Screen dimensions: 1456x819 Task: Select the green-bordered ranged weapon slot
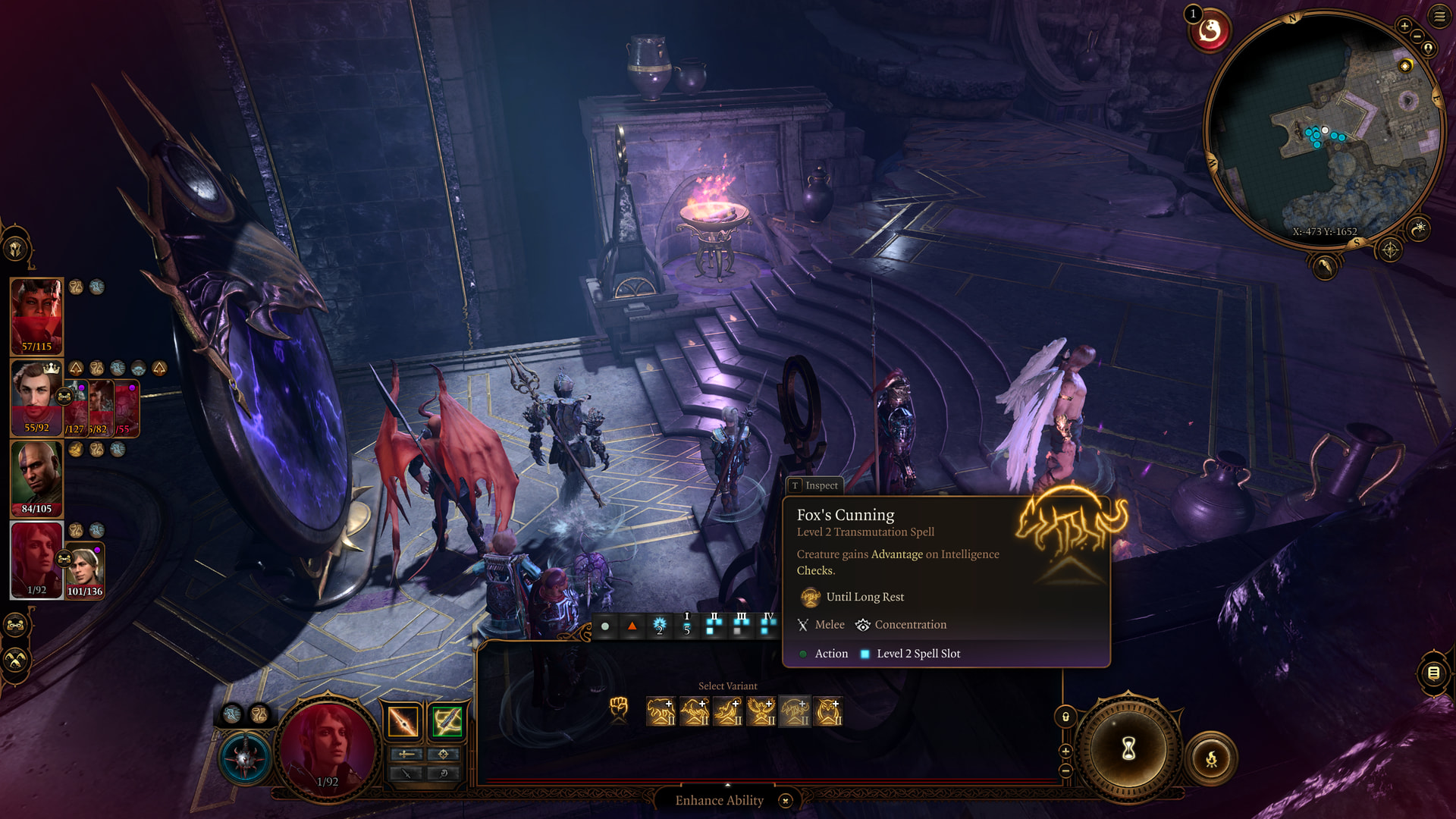pyautogui.click(x=447, y=721)
